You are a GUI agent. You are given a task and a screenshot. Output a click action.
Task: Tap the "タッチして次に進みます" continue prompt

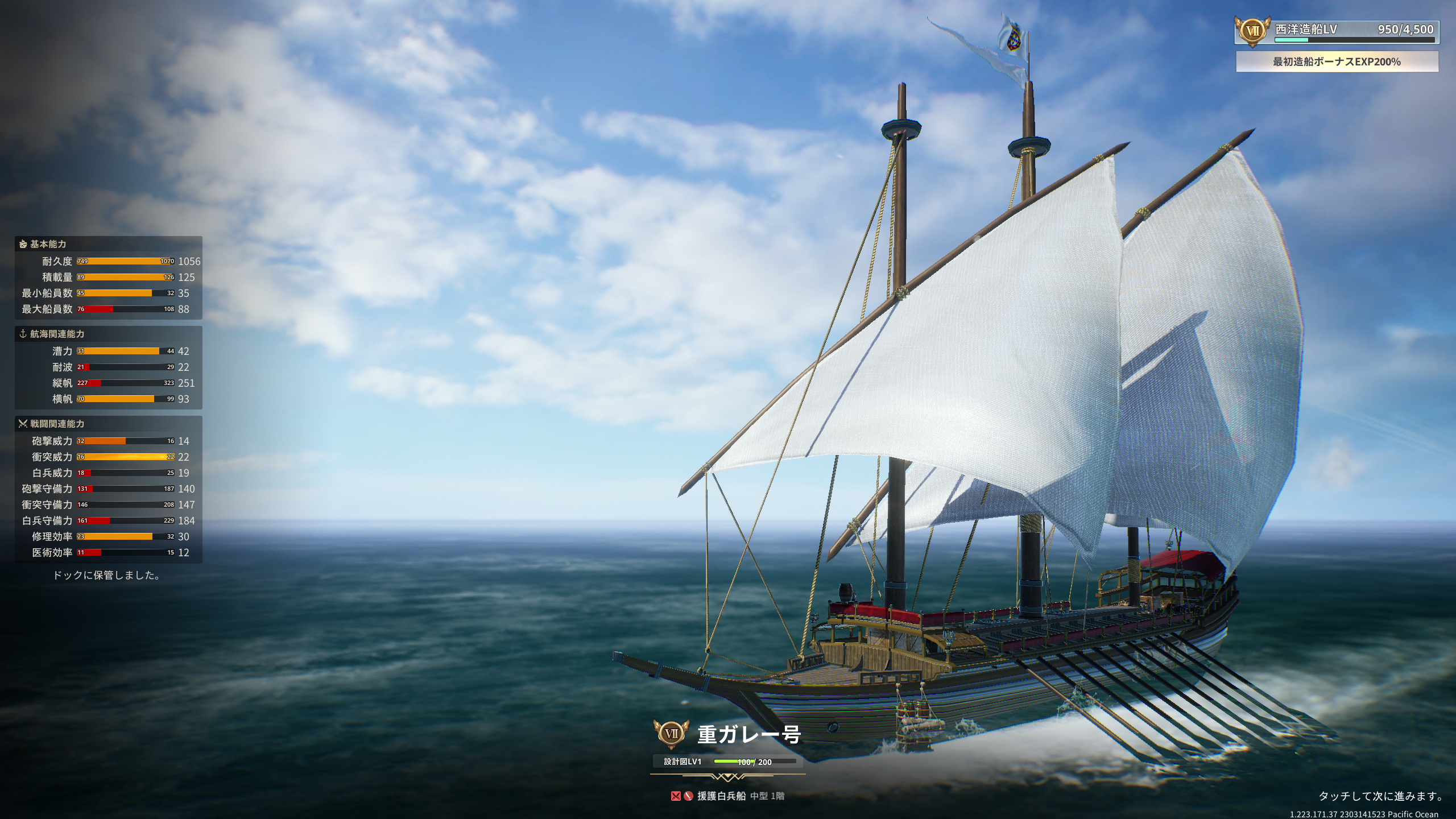1380,796
